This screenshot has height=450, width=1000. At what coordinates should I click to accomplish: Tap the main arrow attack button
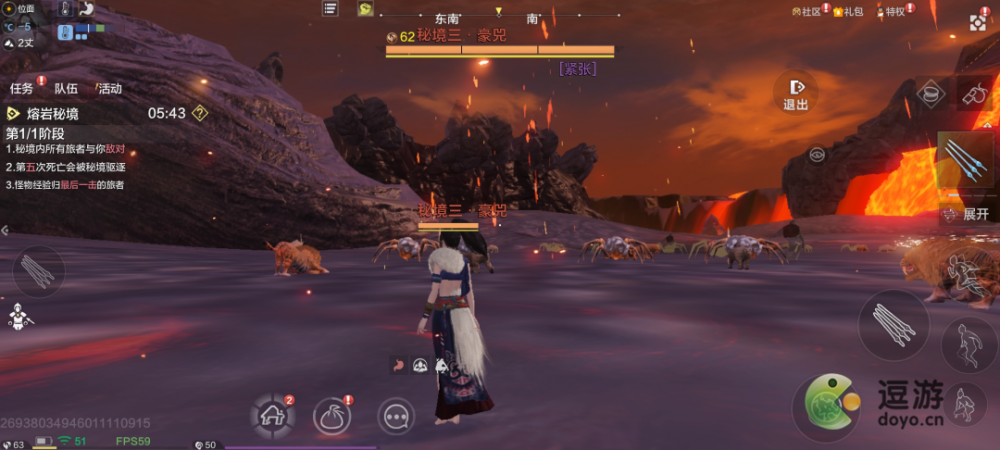(892, 323)
